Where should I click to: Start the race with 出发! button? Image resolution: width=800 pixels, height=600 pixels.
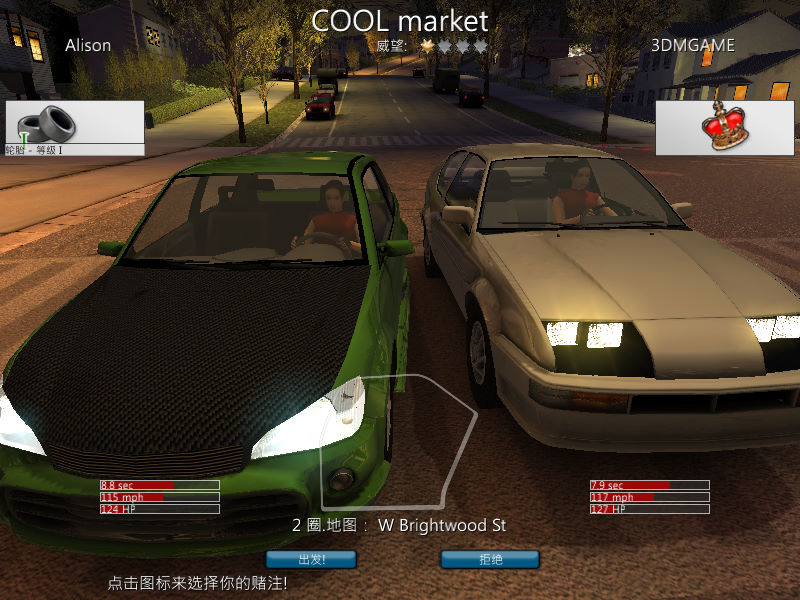(311, 559)
